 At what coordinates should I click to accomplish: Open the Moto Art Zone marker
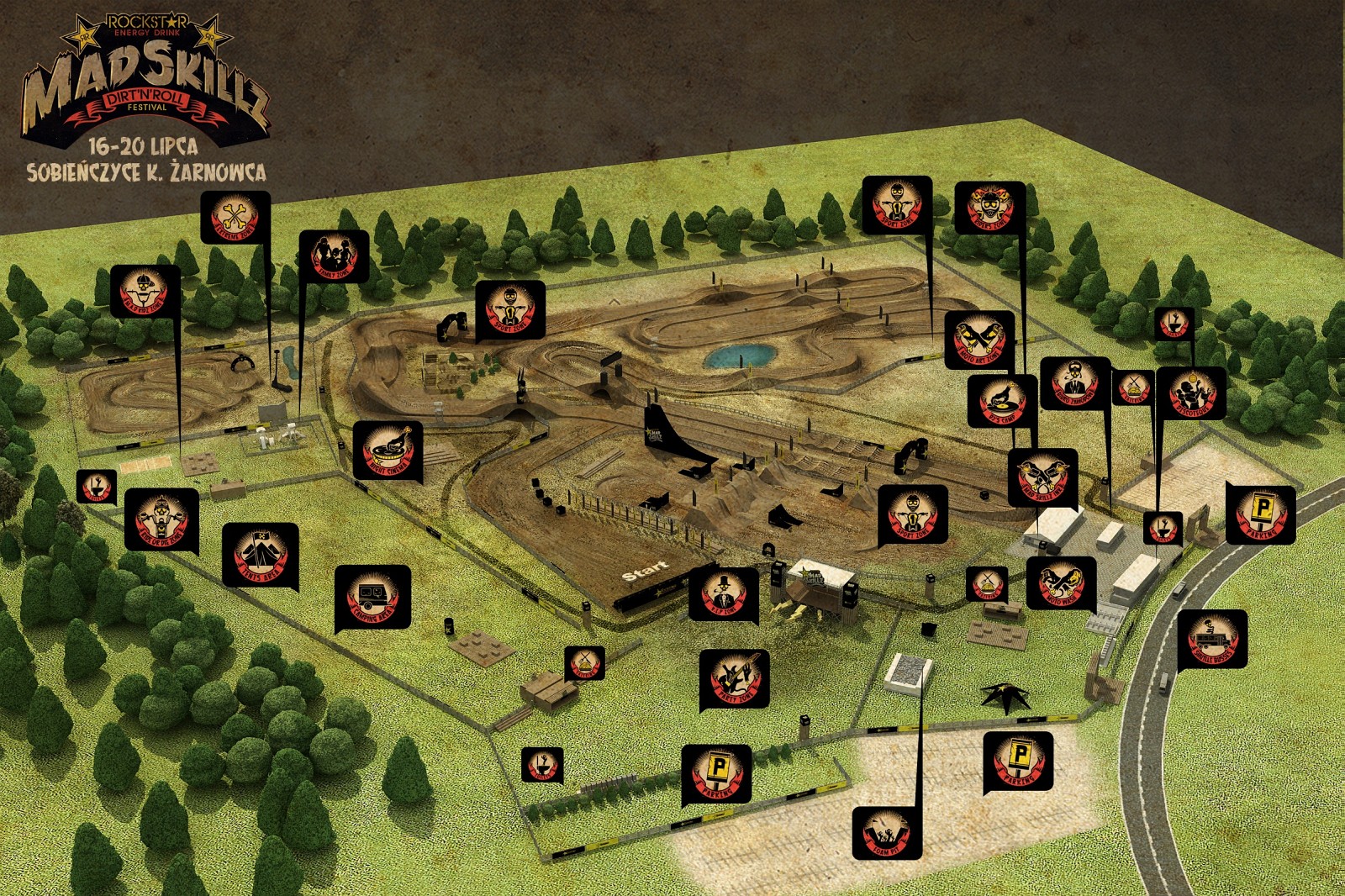979,340
